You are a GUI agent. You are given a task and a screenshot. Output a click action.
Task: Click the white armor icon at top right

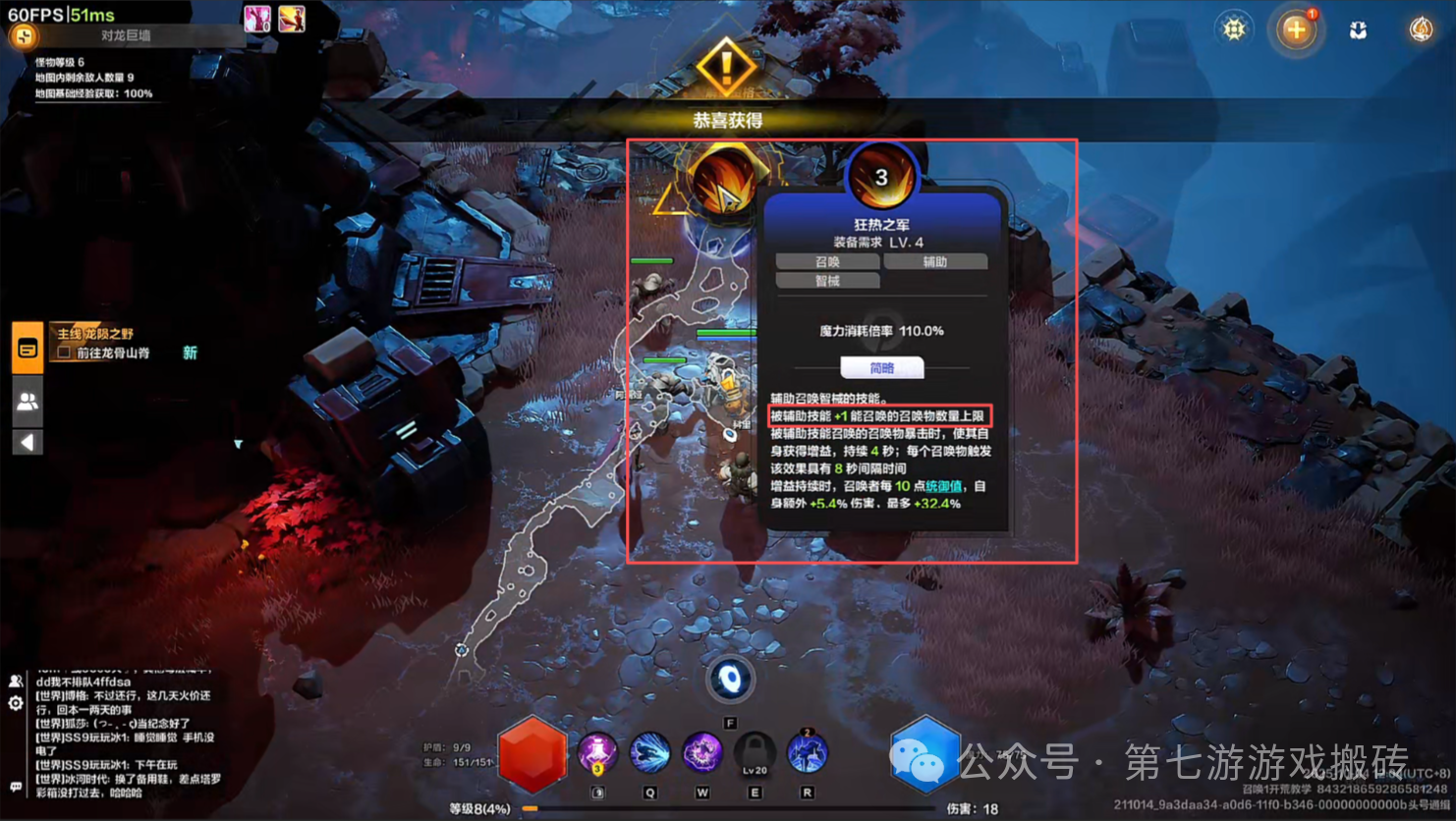tap(1358, 30)
